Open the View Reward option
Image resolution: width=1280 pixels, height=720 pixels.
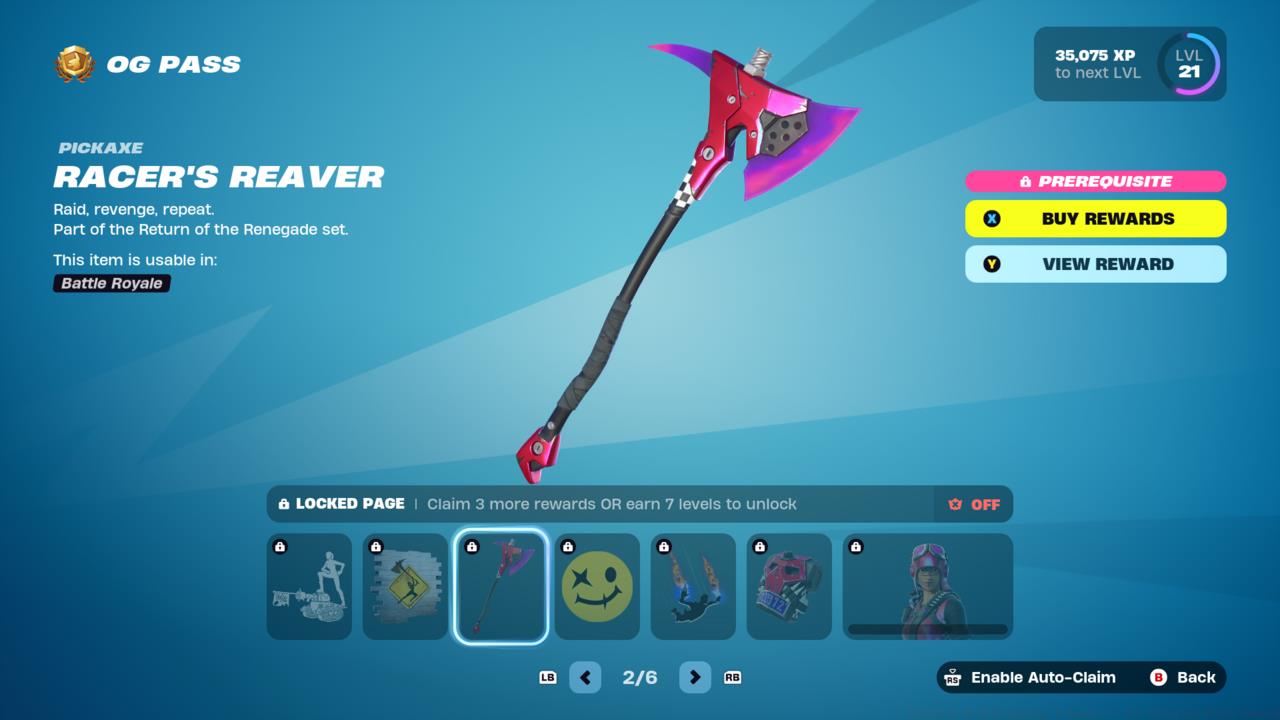[1095, 264]
